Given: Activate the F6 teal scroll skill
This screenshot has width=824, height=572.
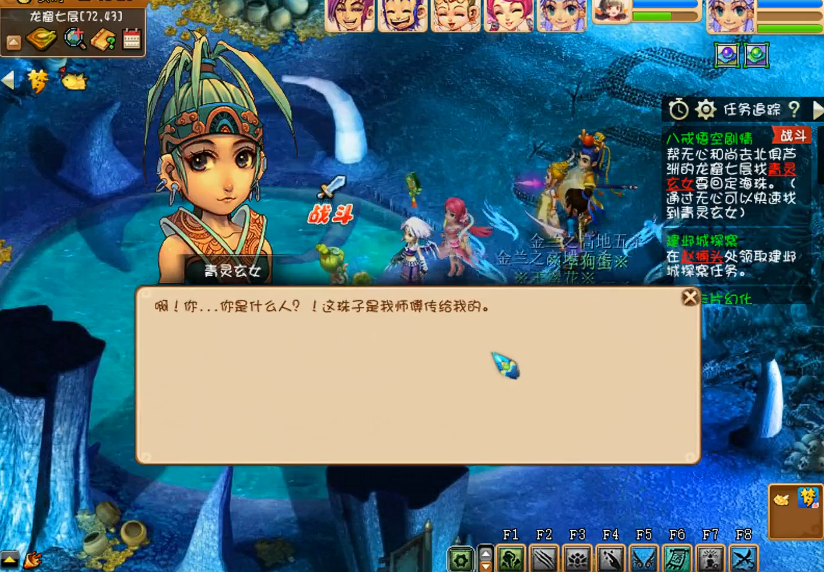Looking at the screenshot, I should (x=677, y=558).
